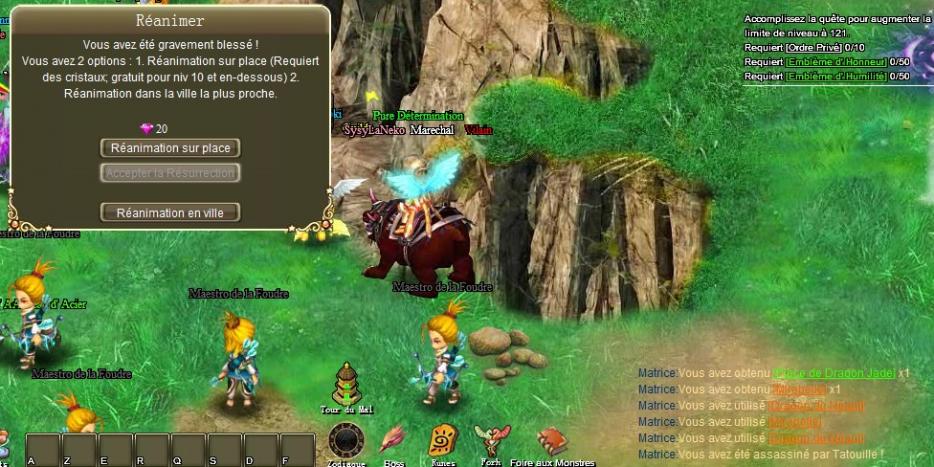Open the Tour du Mal pagoda icon
The height and width of the screenshot is (467, 934).
345,385
